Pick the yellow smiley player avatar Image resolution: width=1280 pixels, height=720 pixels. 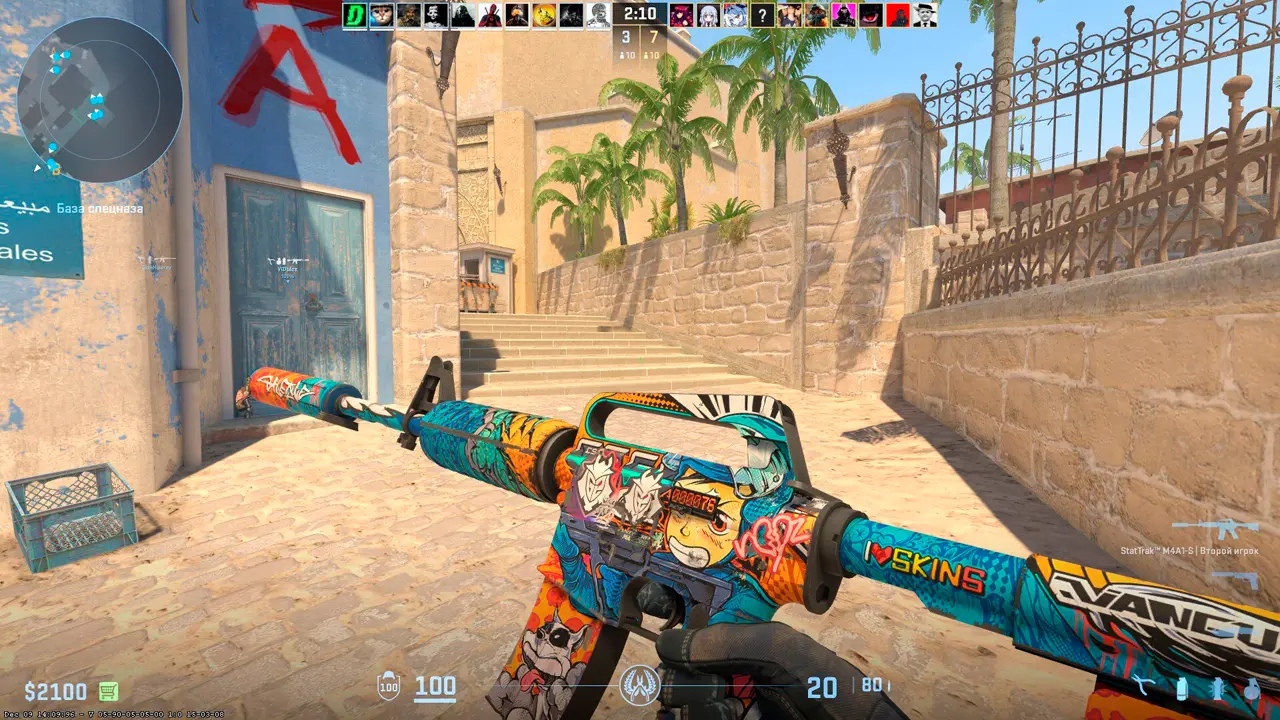tap(544, 15)
